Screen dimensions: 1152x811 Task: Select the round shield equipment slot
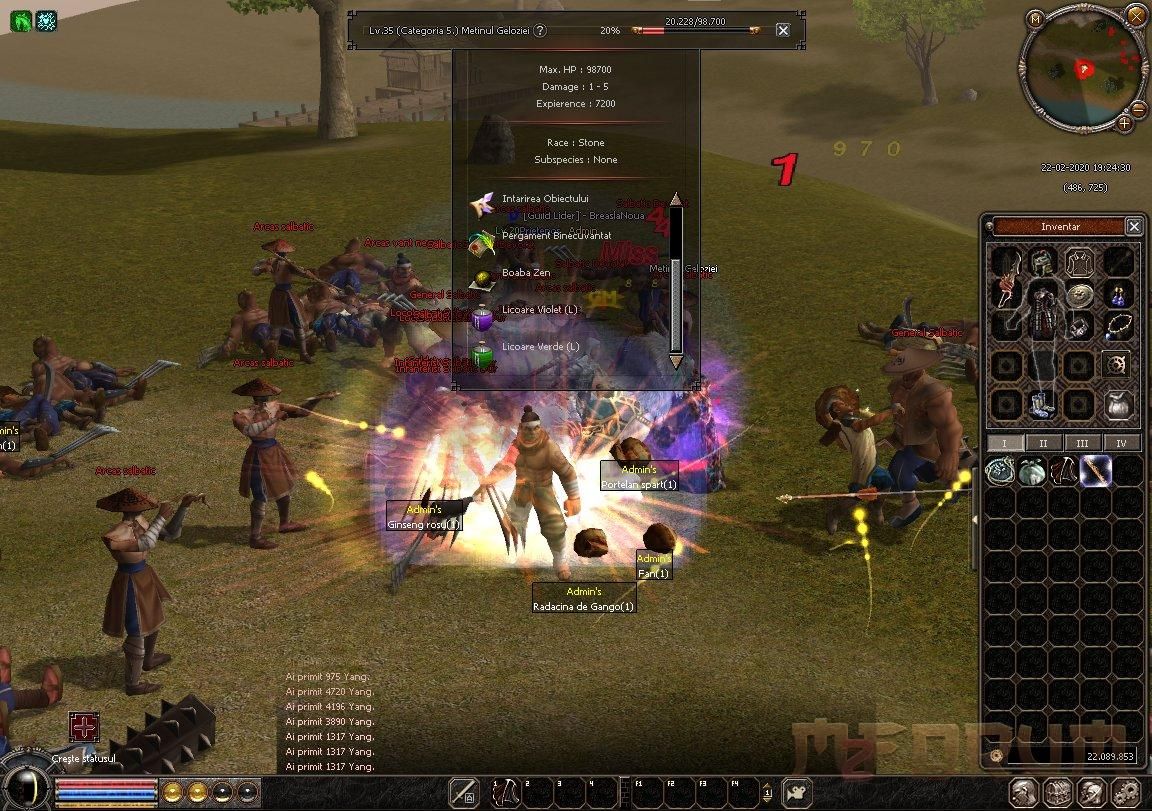click(x=1080, y=295)
